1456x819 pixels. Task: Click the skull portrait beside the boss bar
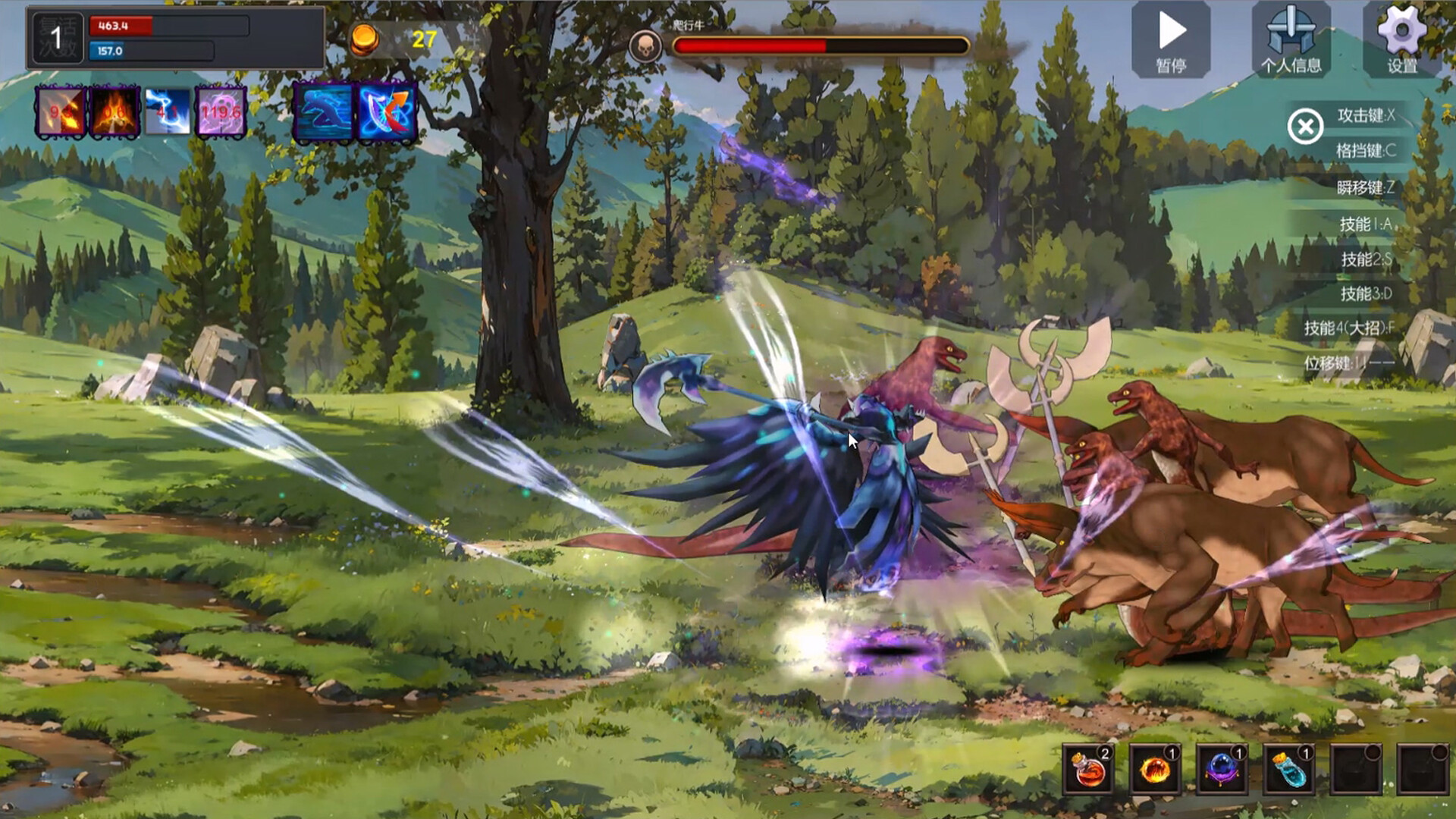point(646,43)
